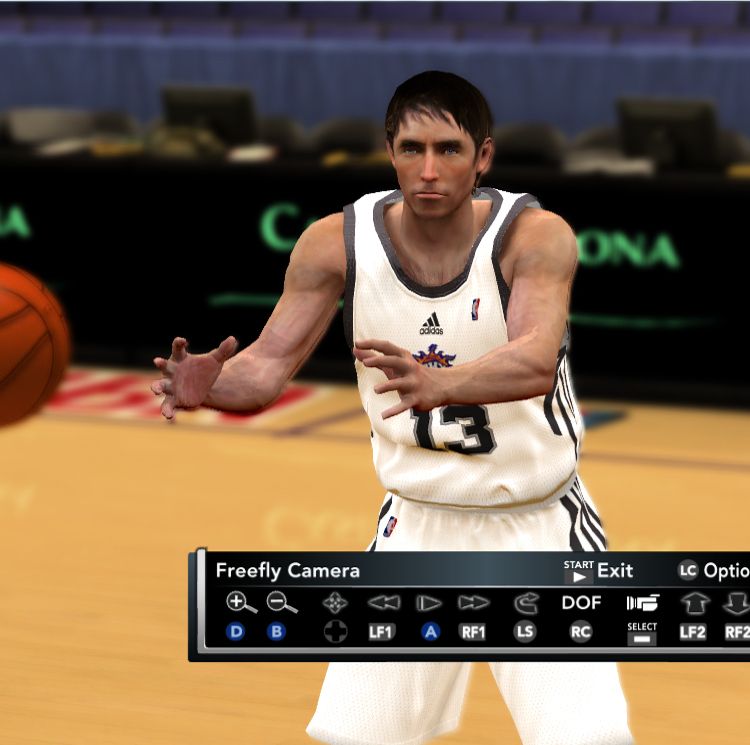This screenshot has width=750, height=745.
Task: Open the Options label in the panel
Action: click(x=726, y=570)
